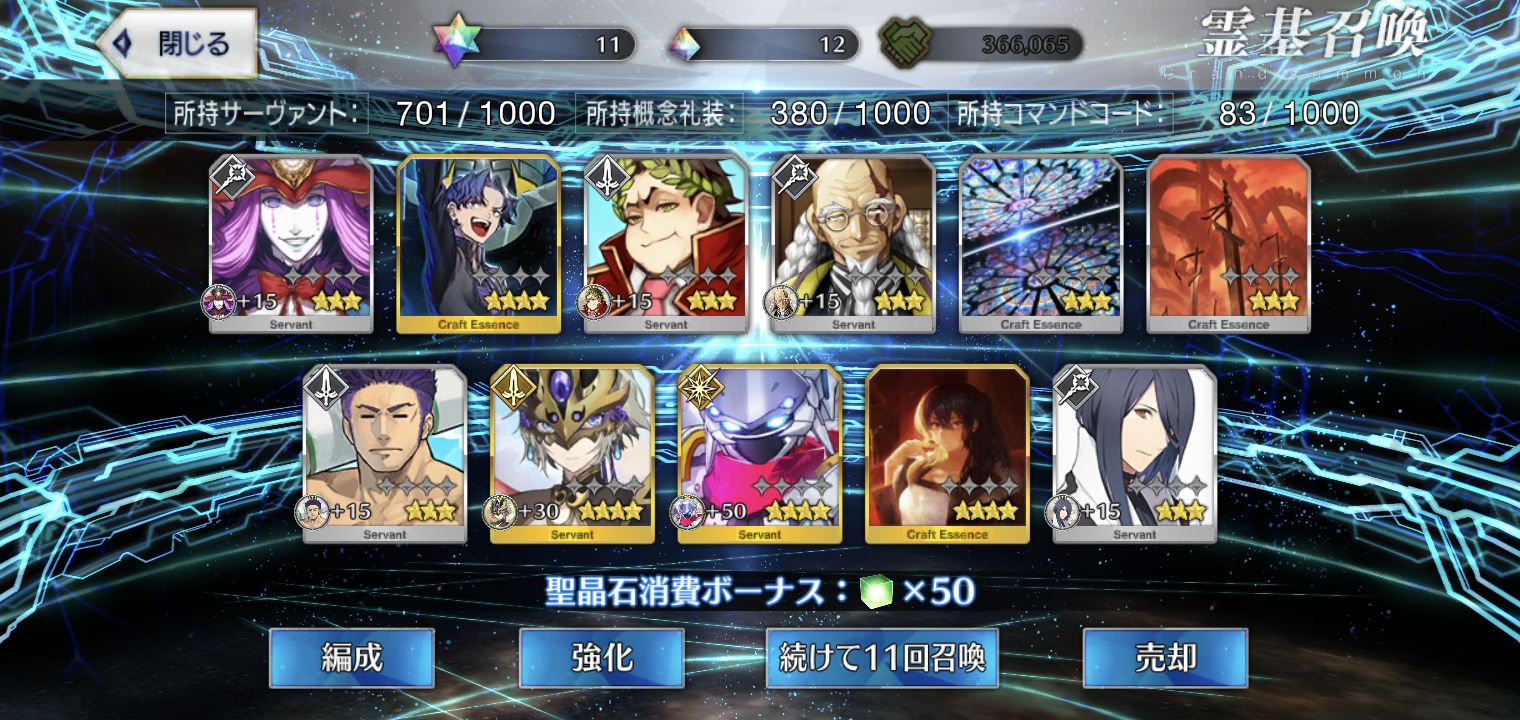Summon again with 続けて11回召喚

pos(882,658)
